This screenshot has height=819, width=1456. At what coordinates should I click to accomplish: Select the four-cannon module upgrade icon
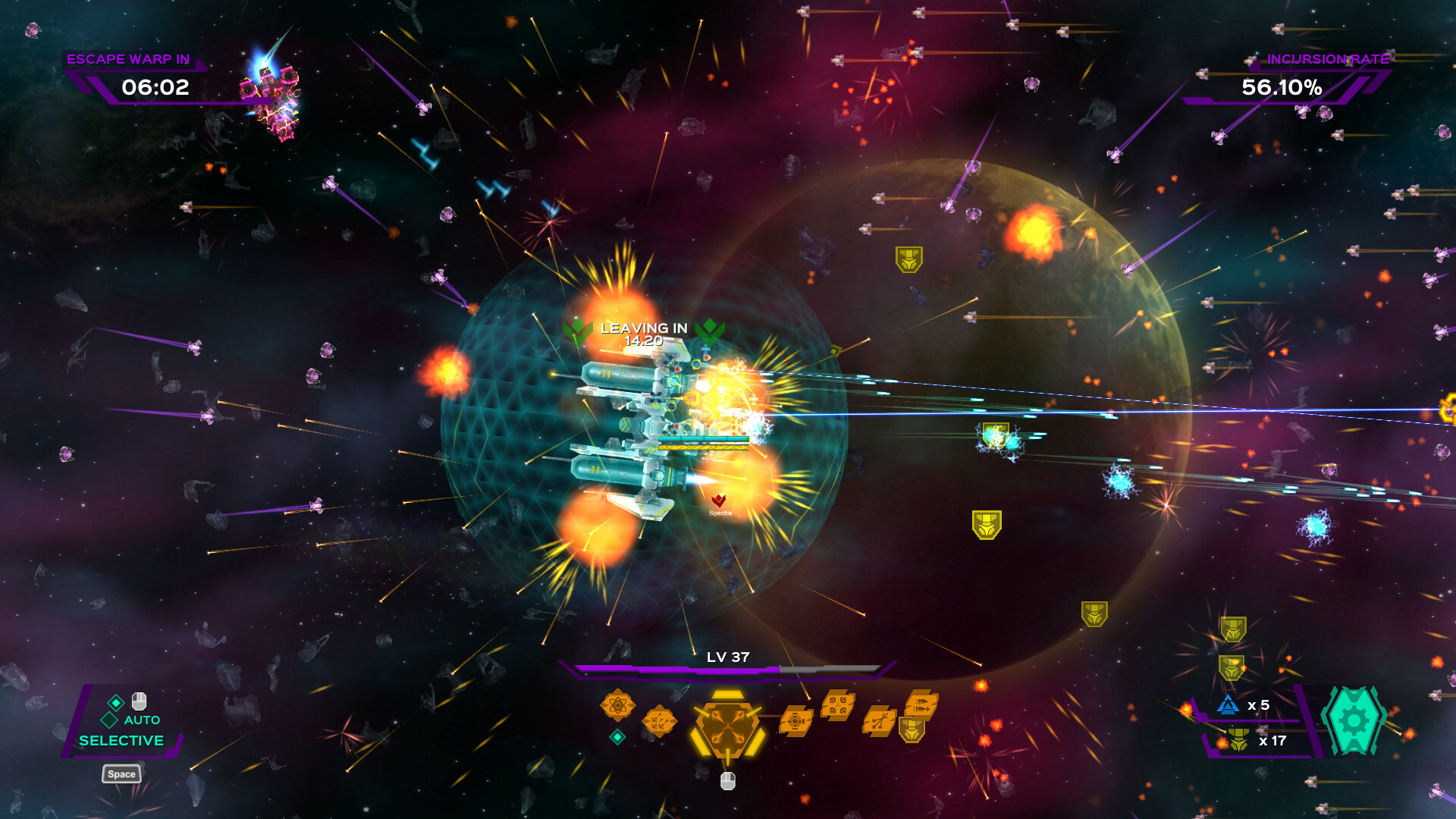pos(837,704)
